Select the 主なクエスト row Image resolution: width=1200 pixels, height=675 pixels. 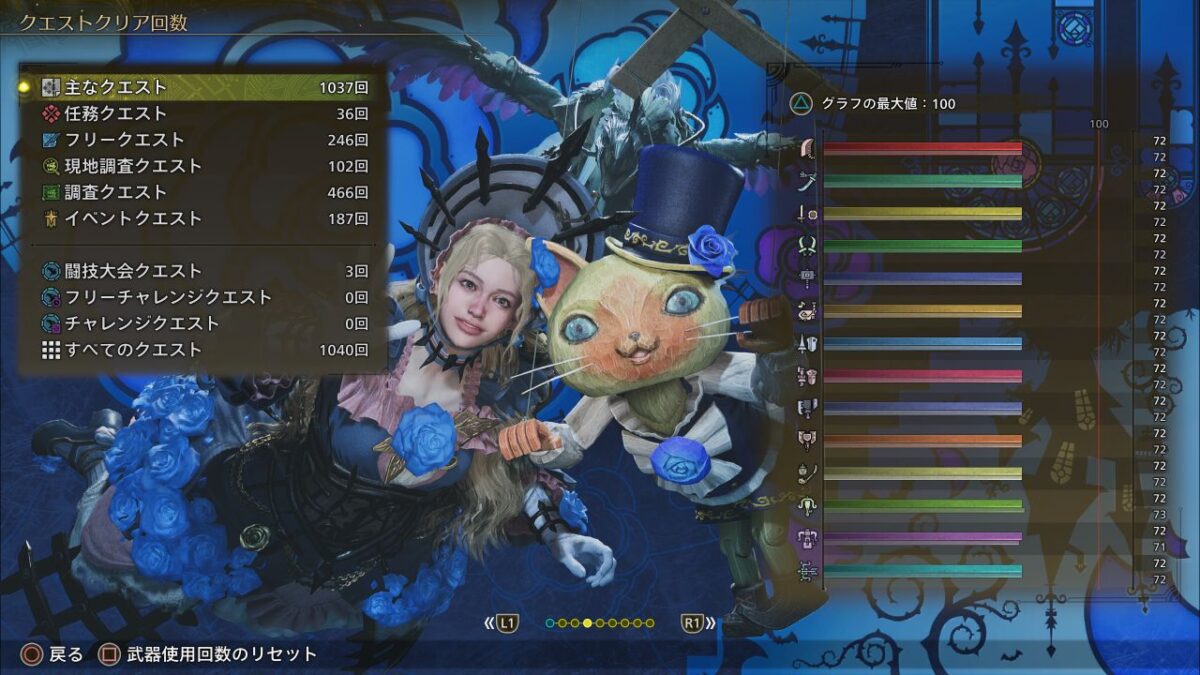pos(200,88)
